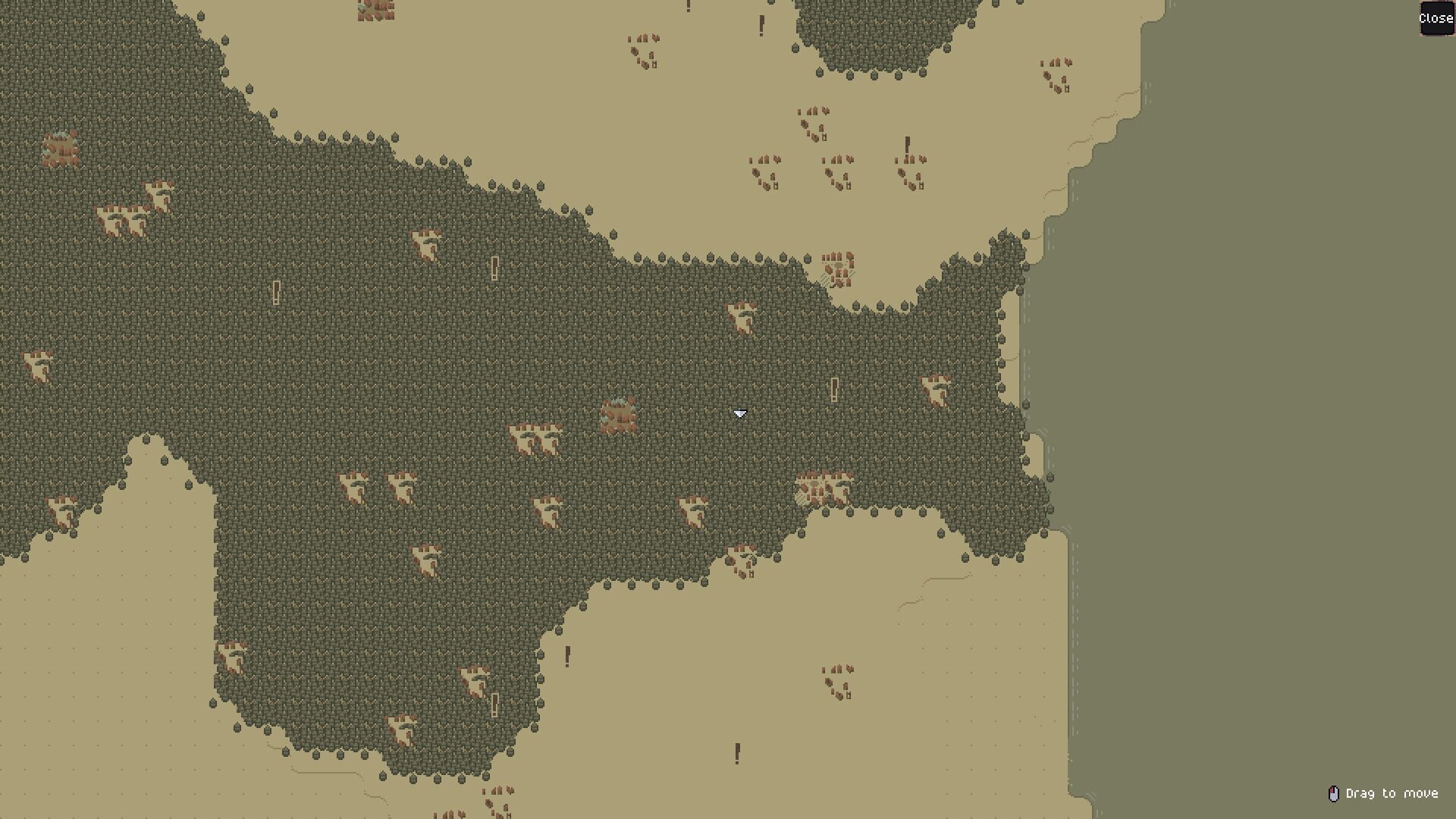Select the settlement marker above the cursor

point(741,318)
